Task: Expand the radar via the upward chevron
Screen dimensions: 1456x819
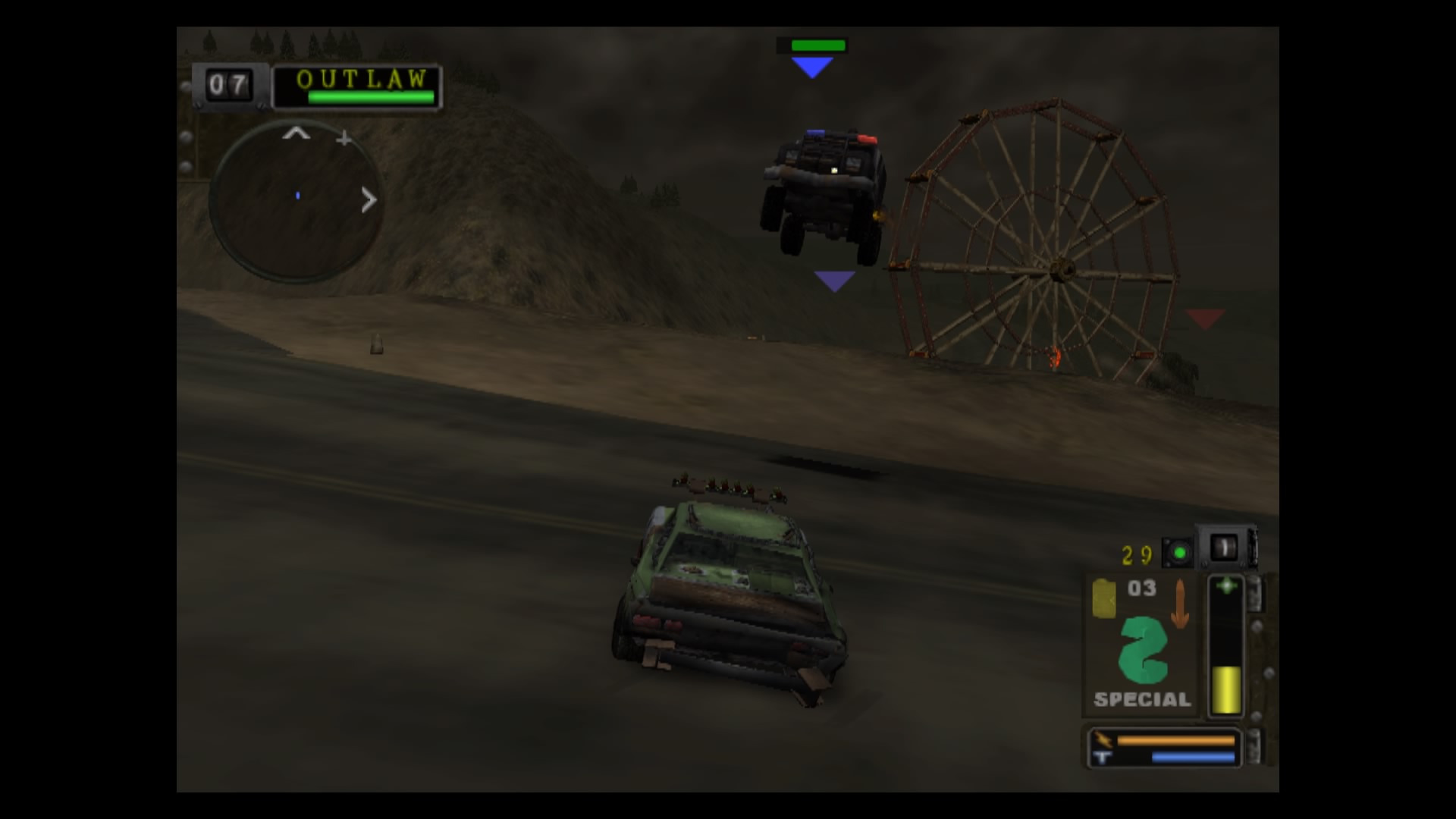Action: click(295, 133)
